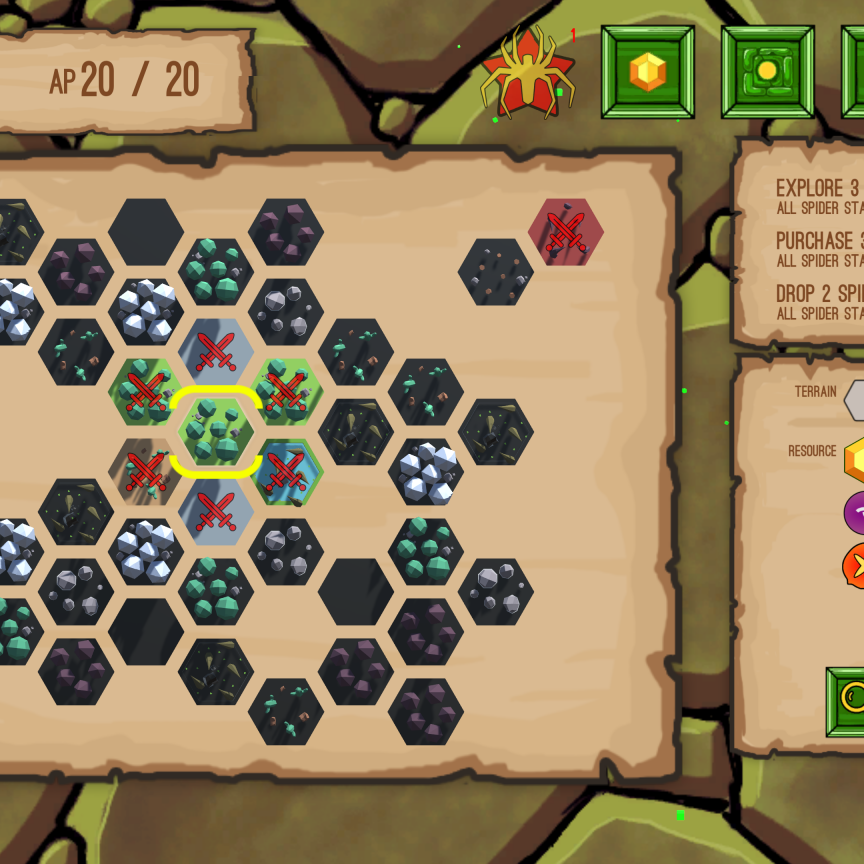Click the yellow hexagon resource icon
The width and height of the screenshot is (864, 864).
click(x=855, y=459)
